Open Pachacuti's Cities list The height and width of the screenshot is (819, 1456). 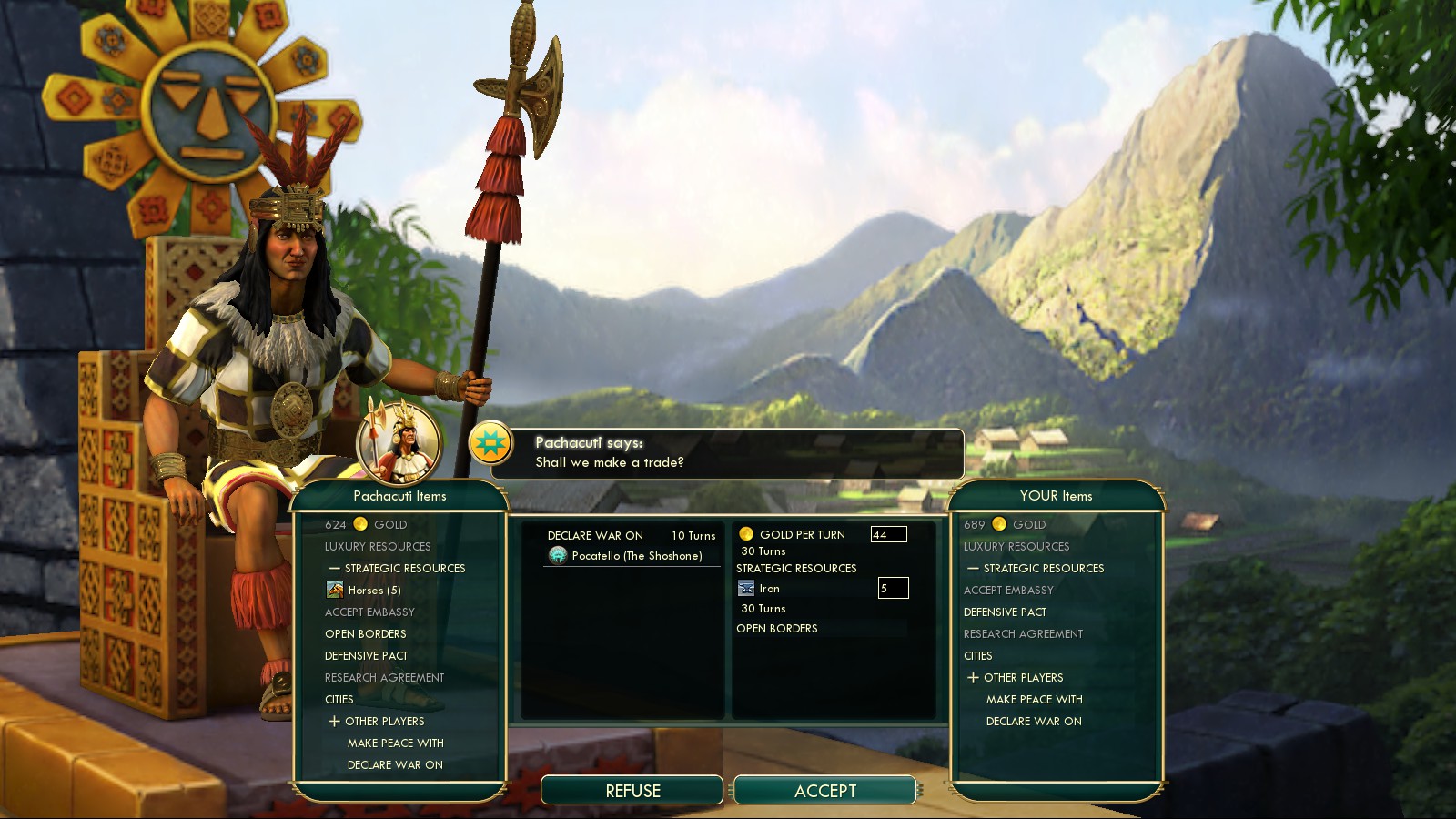[339, 700]
